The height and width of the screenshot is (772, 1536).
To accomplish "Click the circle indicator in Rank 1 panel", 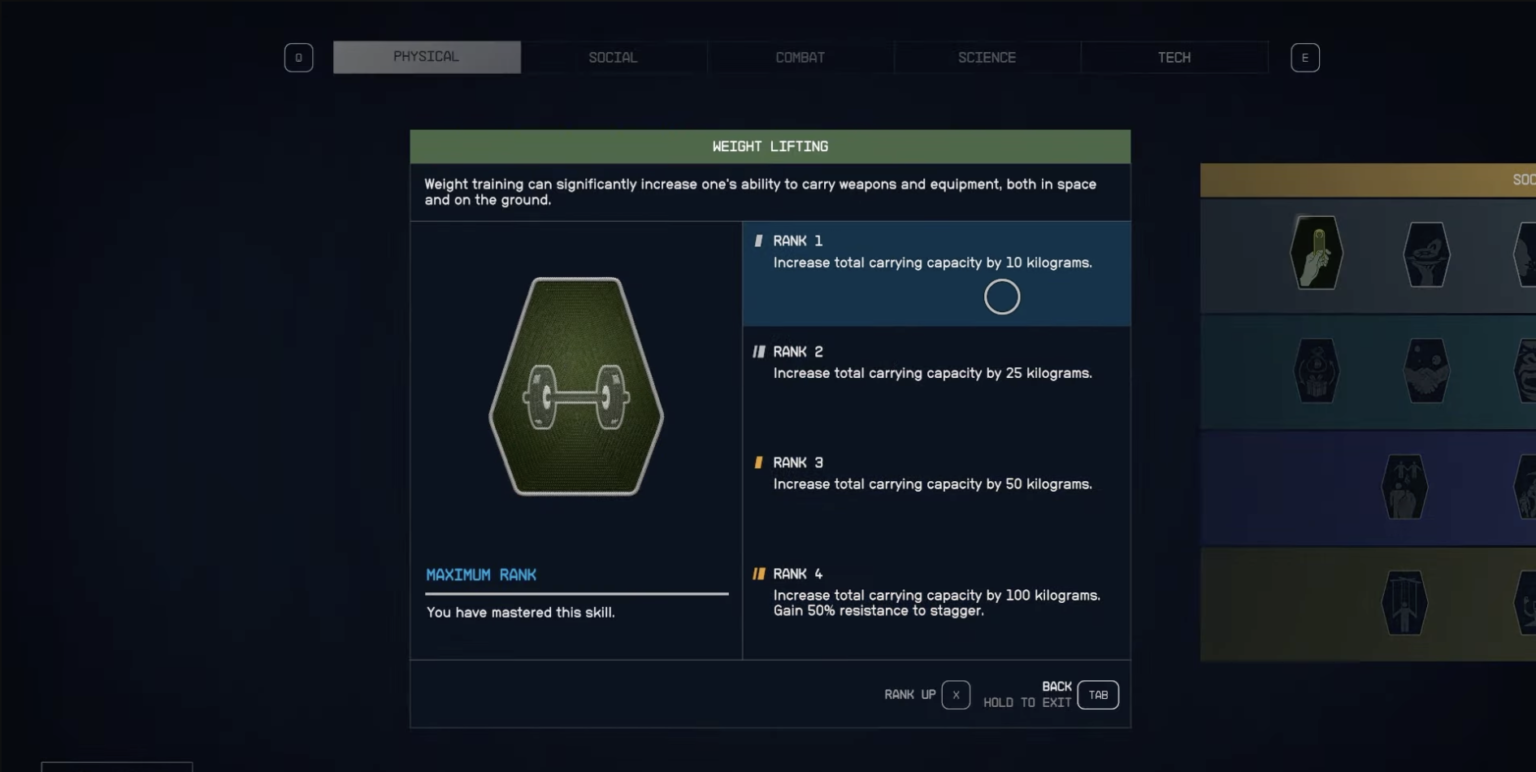I will 1002,296.
